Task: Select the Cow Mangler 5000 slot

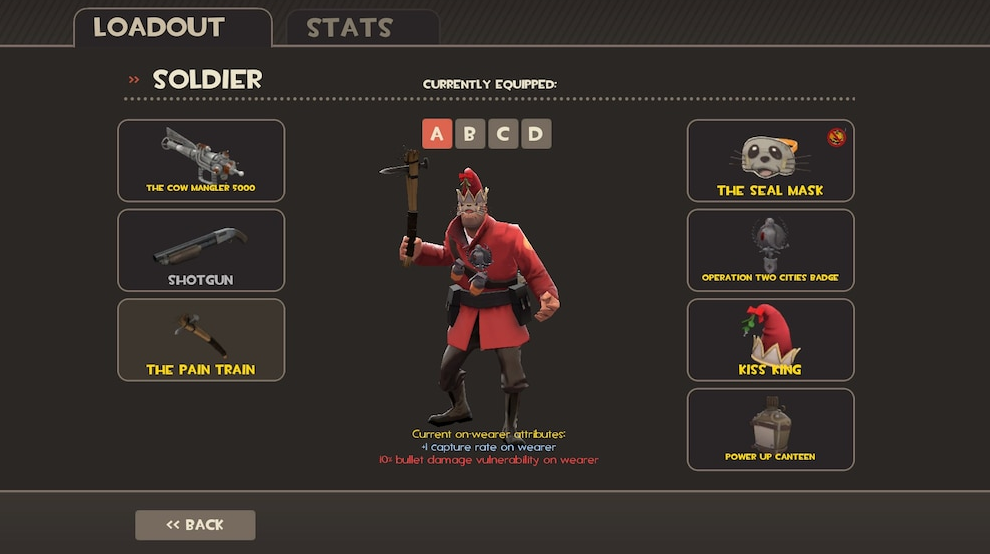Action: [201, 160]
